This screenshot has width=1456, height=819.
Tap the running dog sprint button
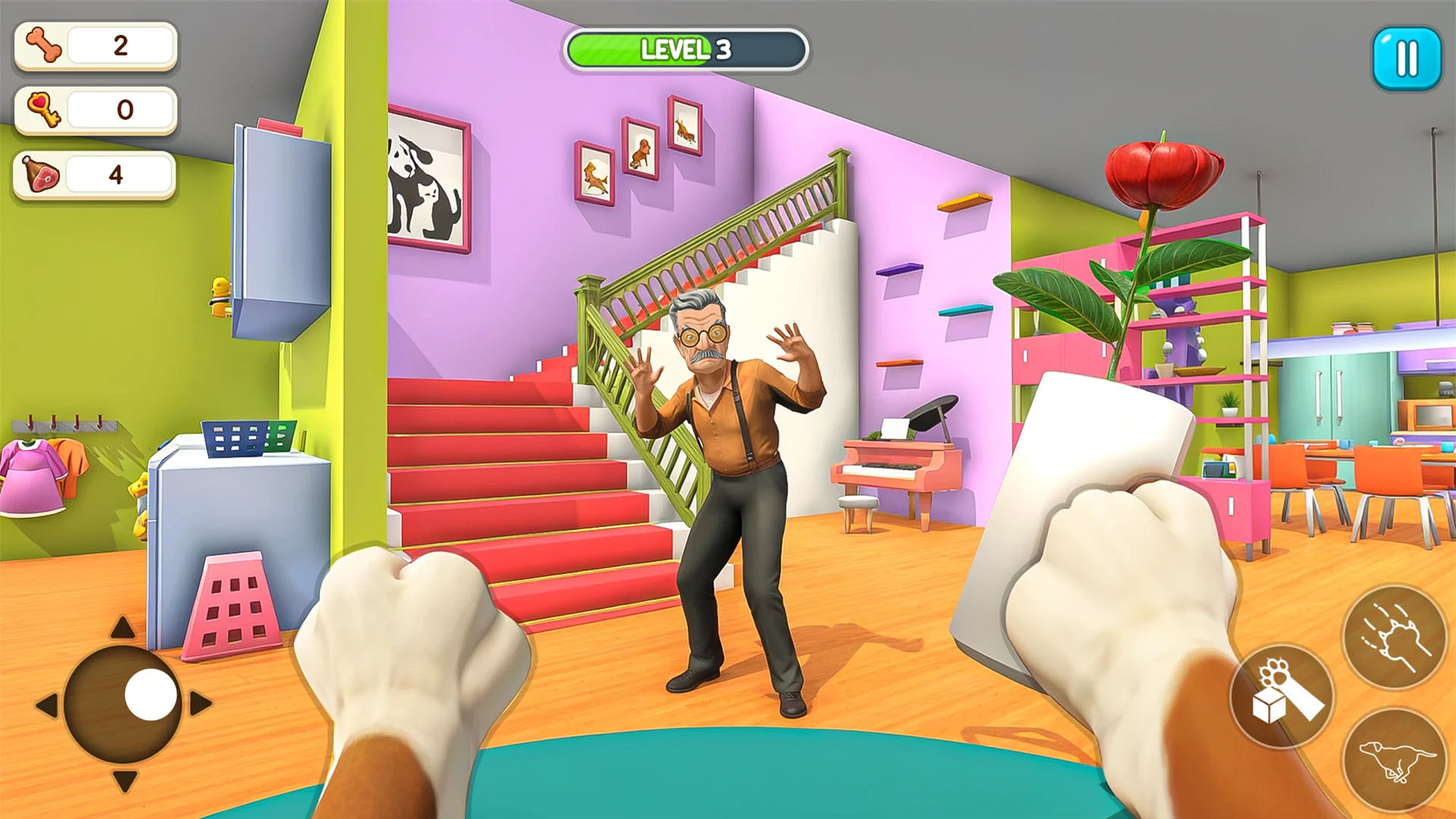pos(1394,760)
